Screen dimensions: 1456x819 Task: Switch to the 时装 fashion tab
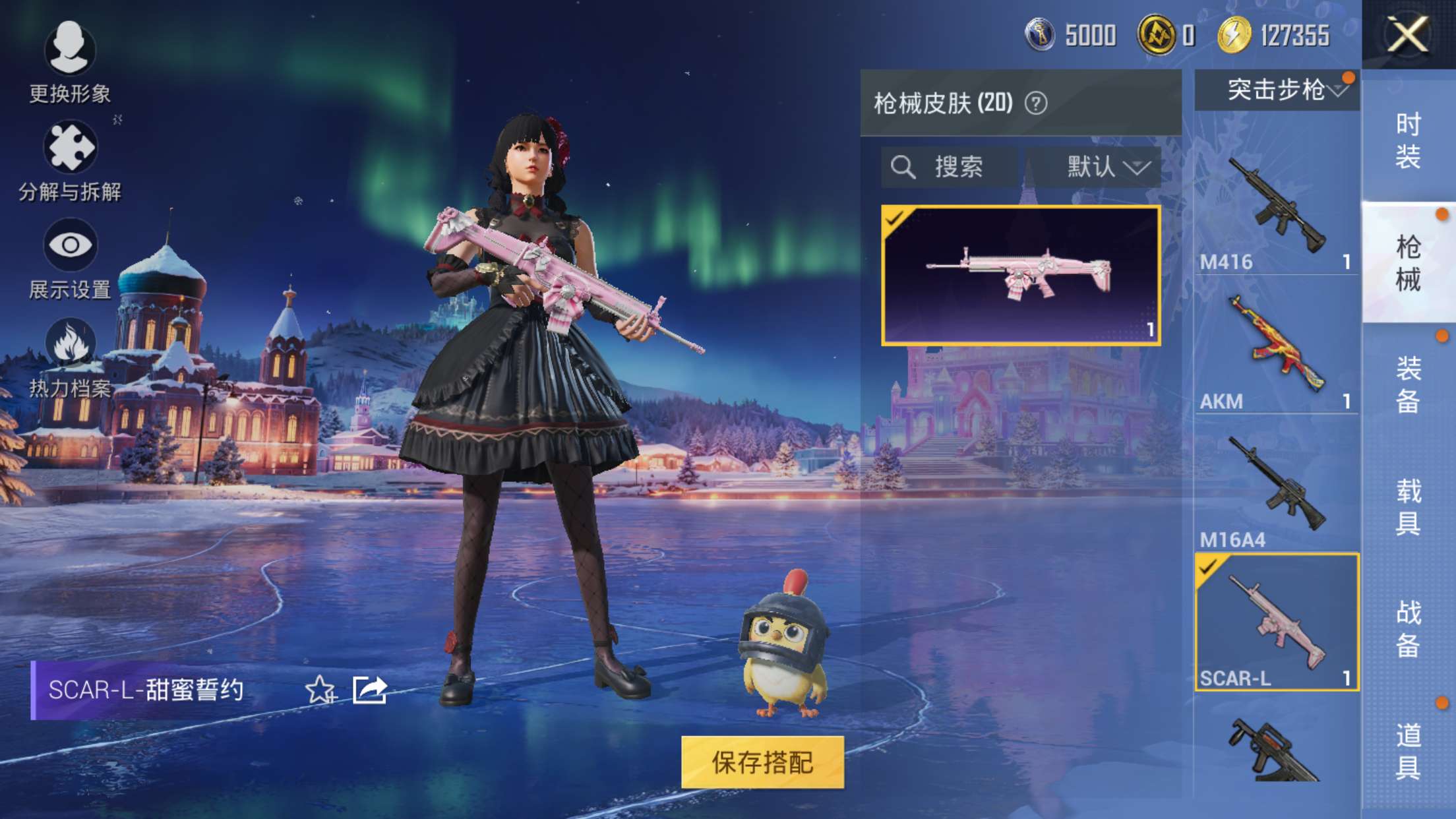(1408, 140)
